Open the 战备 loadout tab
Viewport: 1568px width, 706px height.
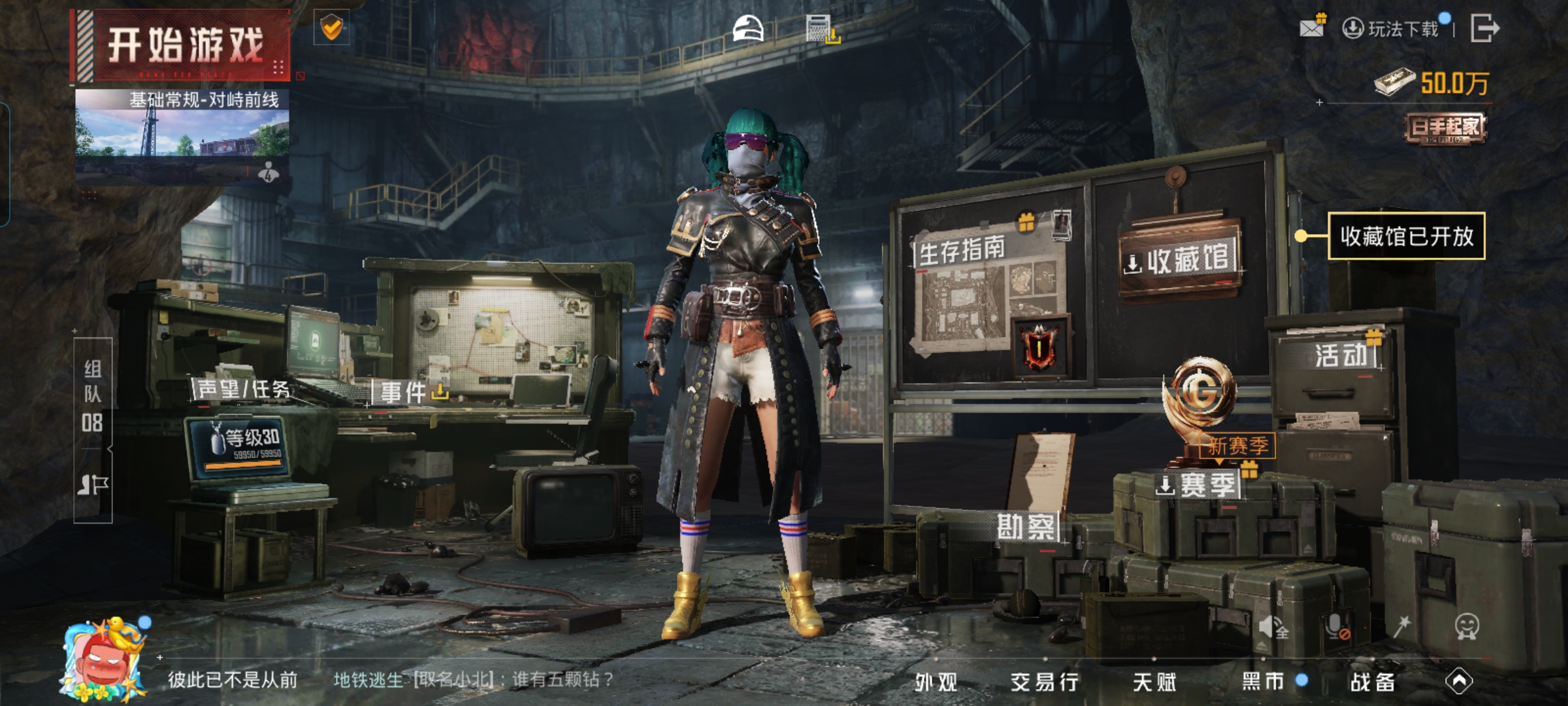coord(1372,682)
